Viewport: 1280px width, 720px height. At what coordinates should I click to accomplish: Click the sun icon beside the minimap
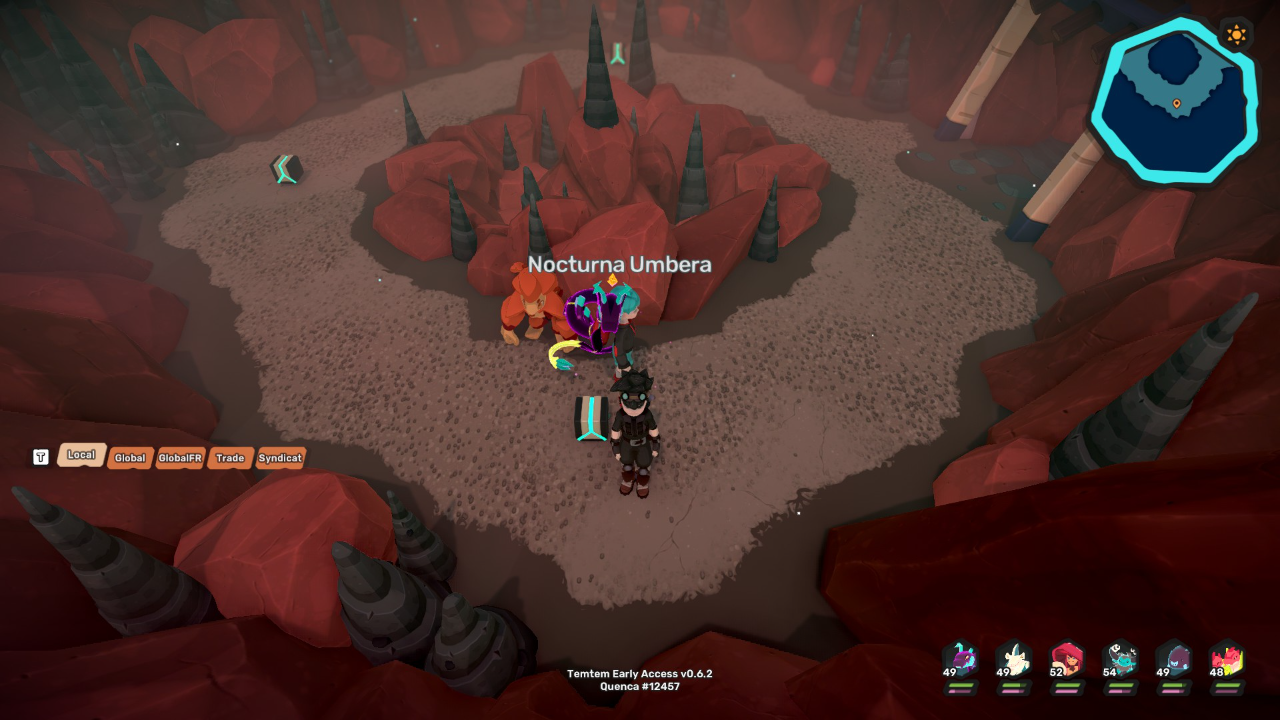tap(1237, 35)
